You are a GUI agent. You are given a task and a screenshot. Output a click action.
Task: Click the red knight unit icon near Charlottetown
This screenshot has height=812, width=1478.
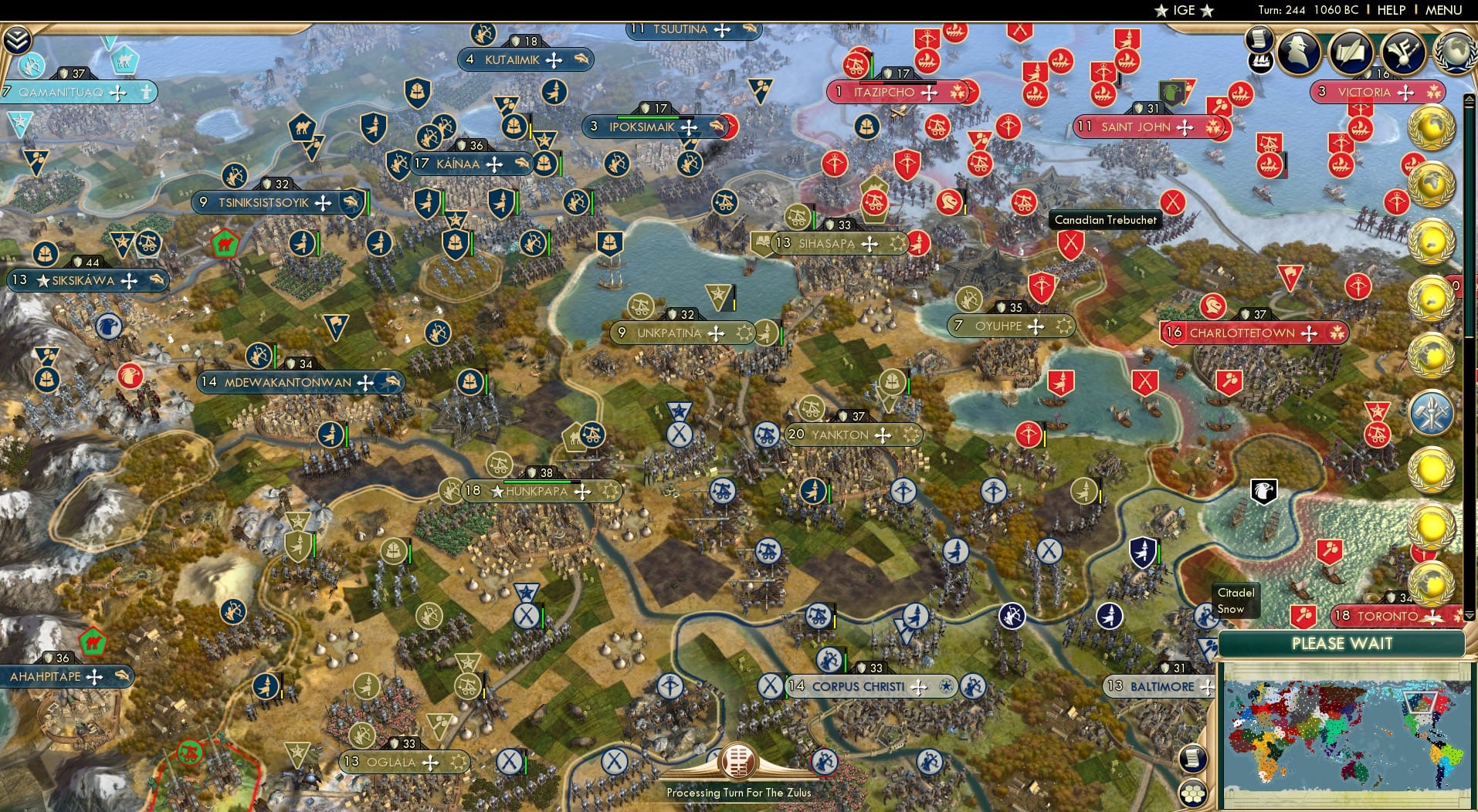coord(1212,307)
